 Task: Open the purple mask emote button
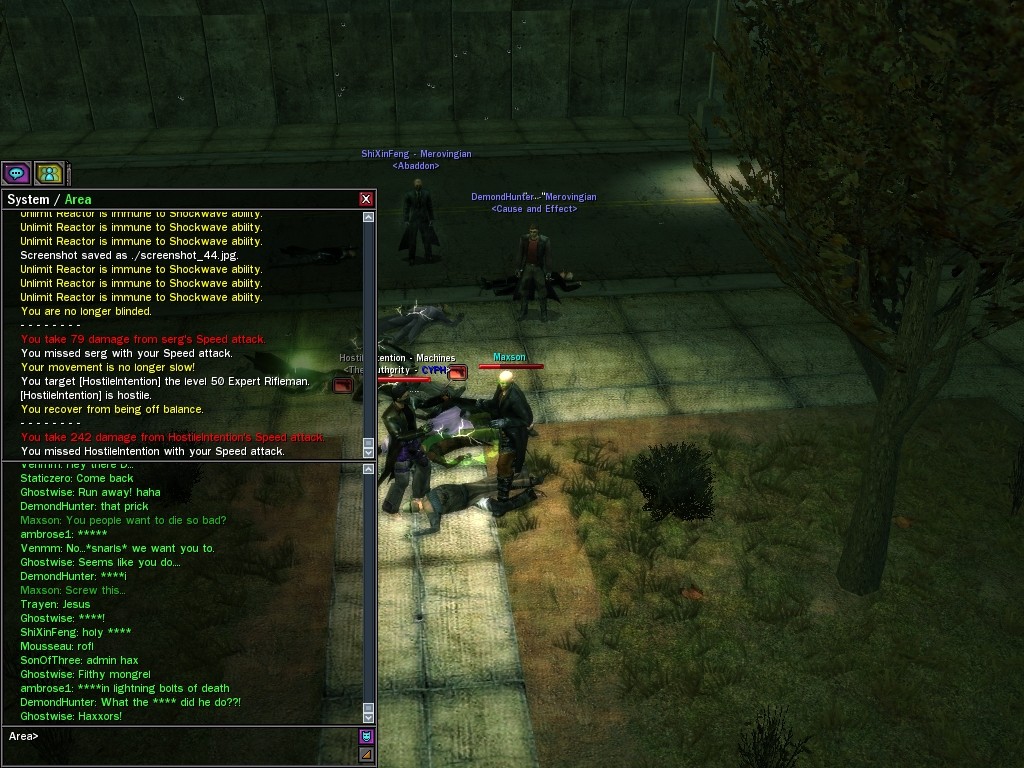(366, 737)
